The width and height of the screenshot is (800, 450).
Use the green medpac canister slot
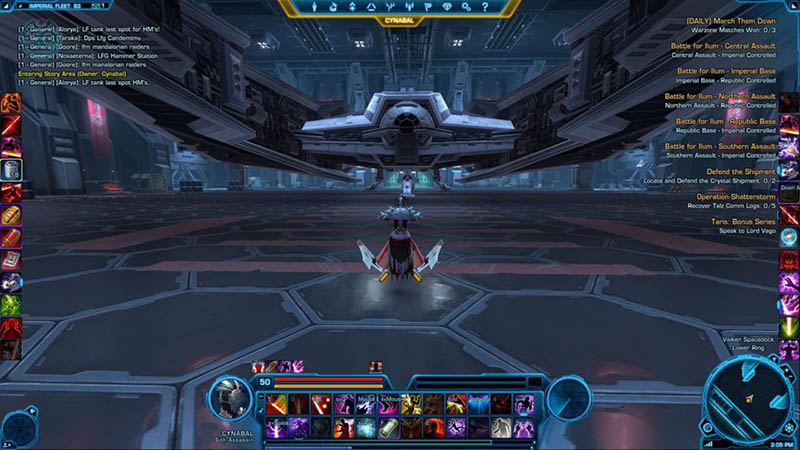coord(388,427)
